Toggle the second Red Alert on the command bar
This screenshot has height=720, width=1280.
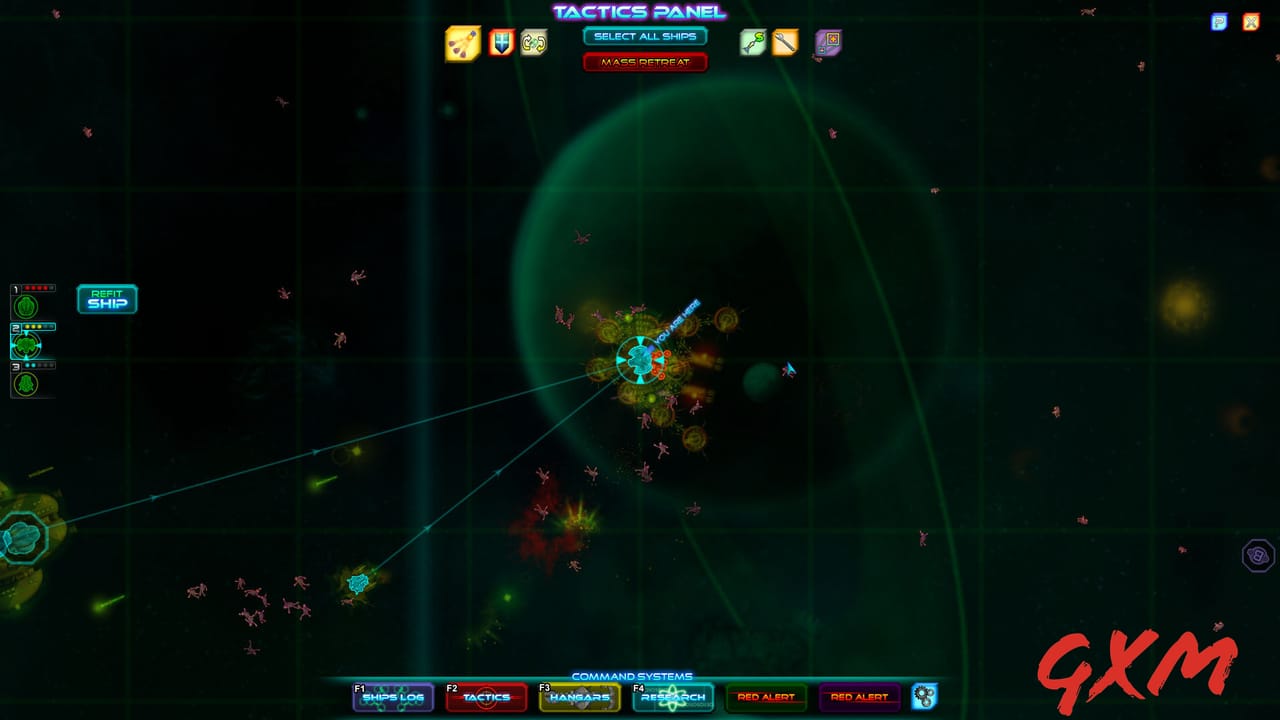tap(862, 697)
